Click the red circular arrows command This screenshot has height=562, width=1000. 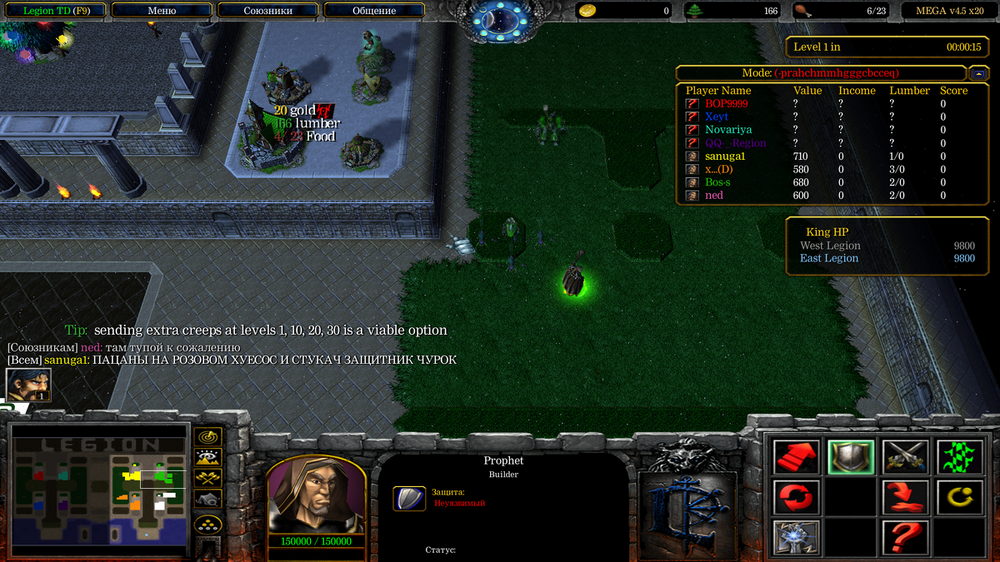[797, 497]
